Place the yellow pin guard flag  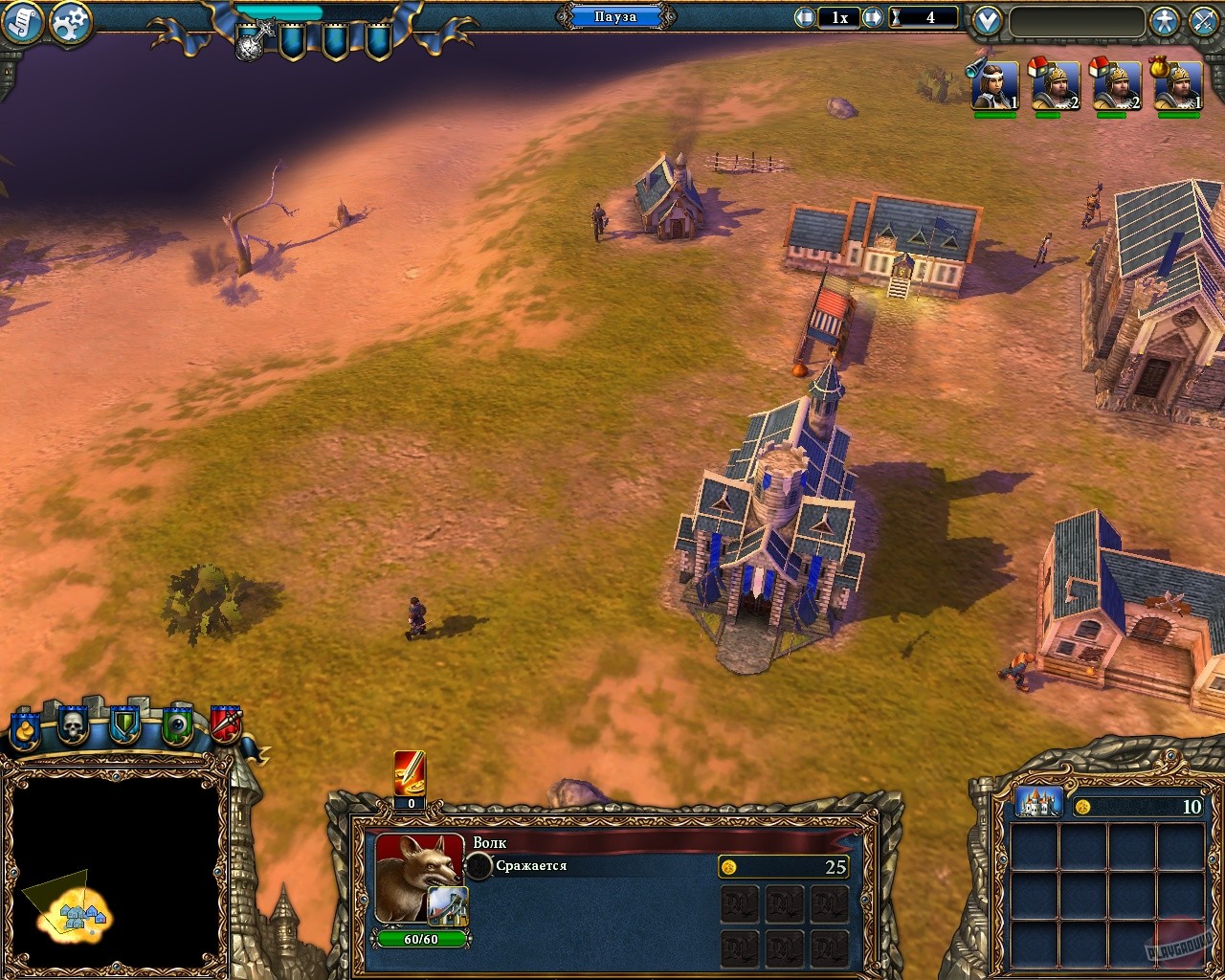point(24,724)
